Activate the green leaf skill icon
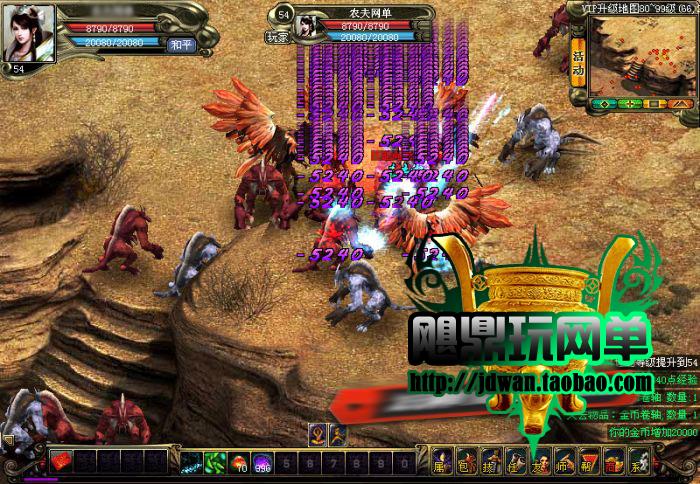The image size is (700, 484). (x=216, y=462)
